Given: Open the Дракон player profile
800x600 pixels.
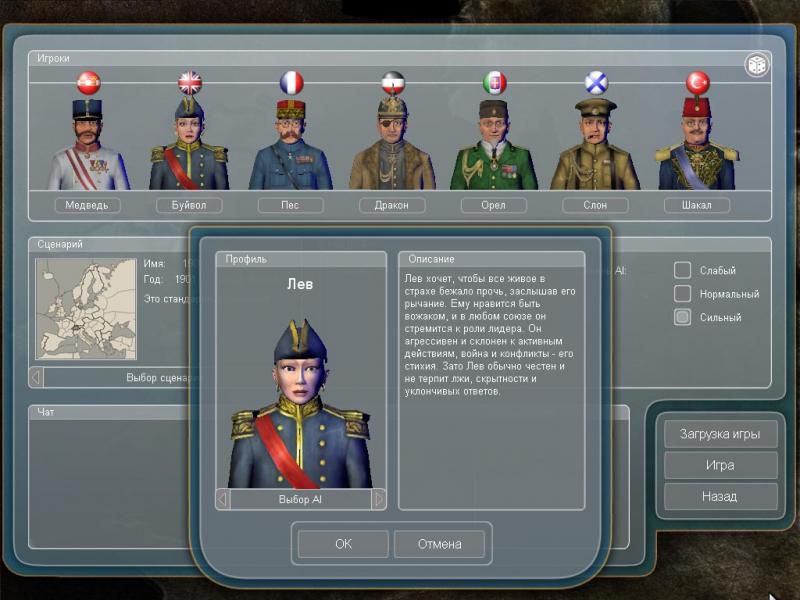Looking at the screenshot, I should pos(392,205).
